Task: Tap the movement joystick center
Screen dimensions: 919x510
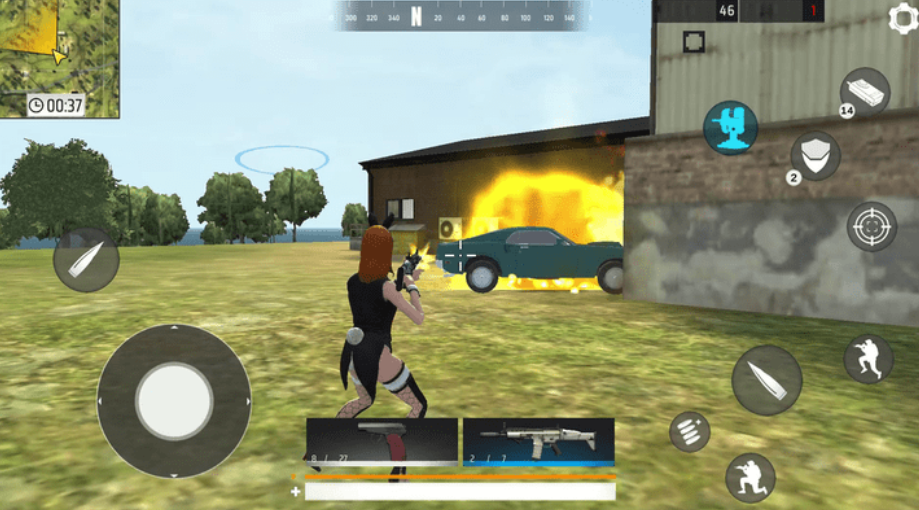Action: pos(174,401)
